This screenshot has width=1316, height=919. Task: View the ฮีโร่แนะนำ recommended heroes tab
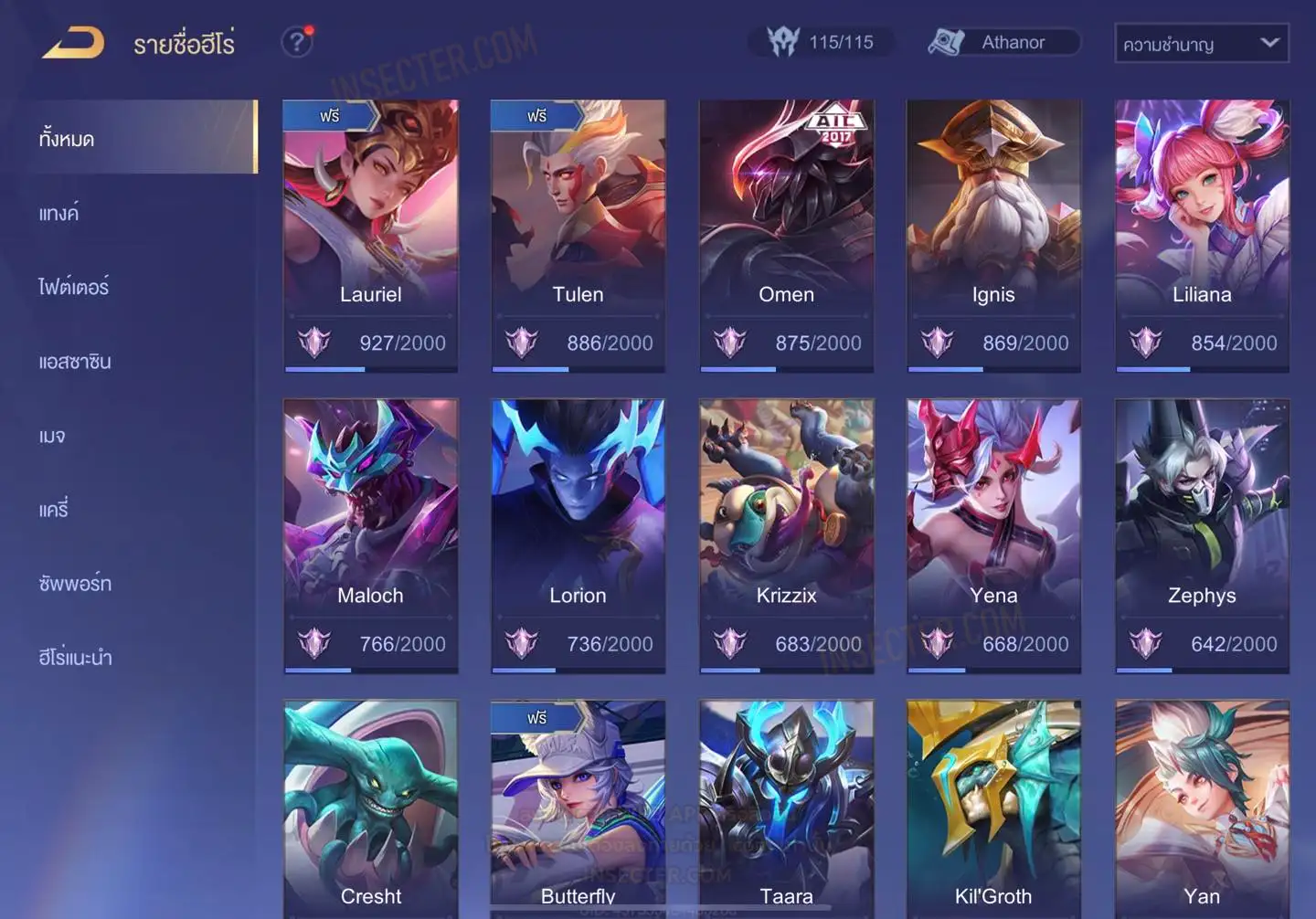[76, 658]
